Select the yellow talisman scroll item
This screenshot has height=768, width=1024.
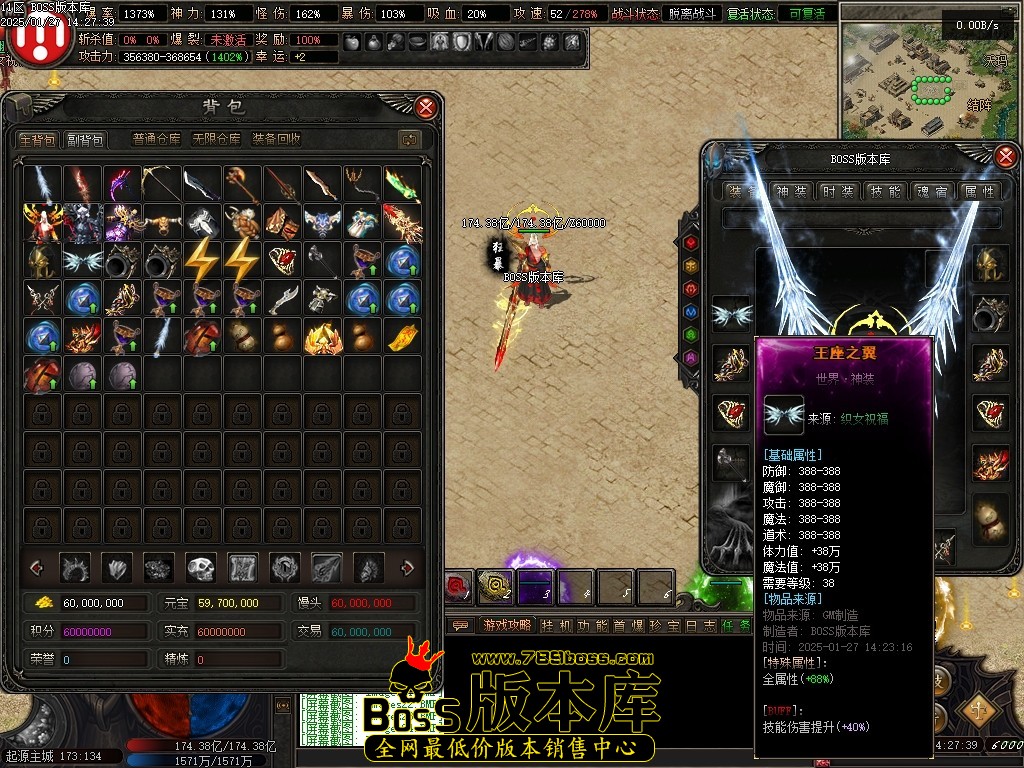(x=402, y=336)
